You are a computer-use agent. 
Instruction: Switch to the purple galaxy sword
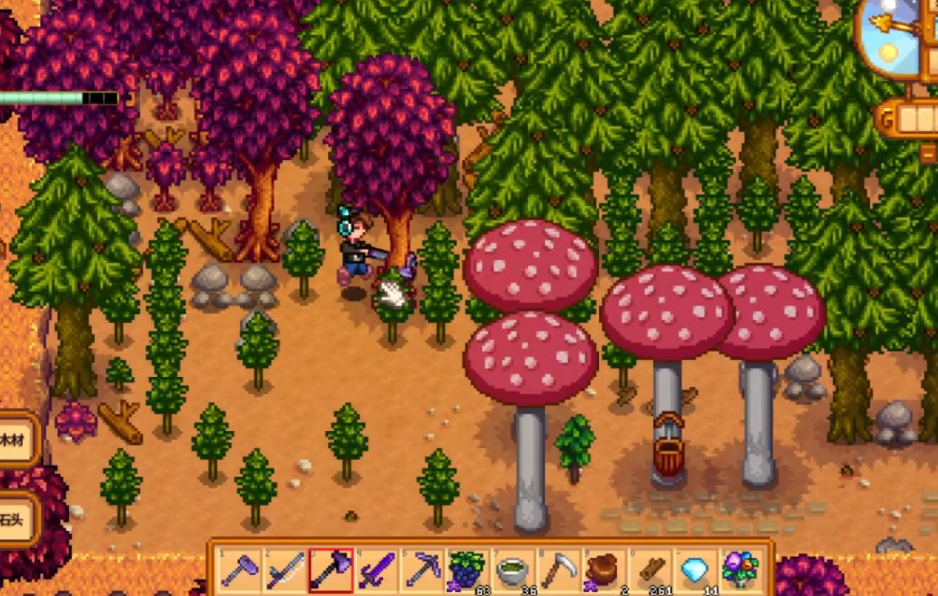point(377,569)
